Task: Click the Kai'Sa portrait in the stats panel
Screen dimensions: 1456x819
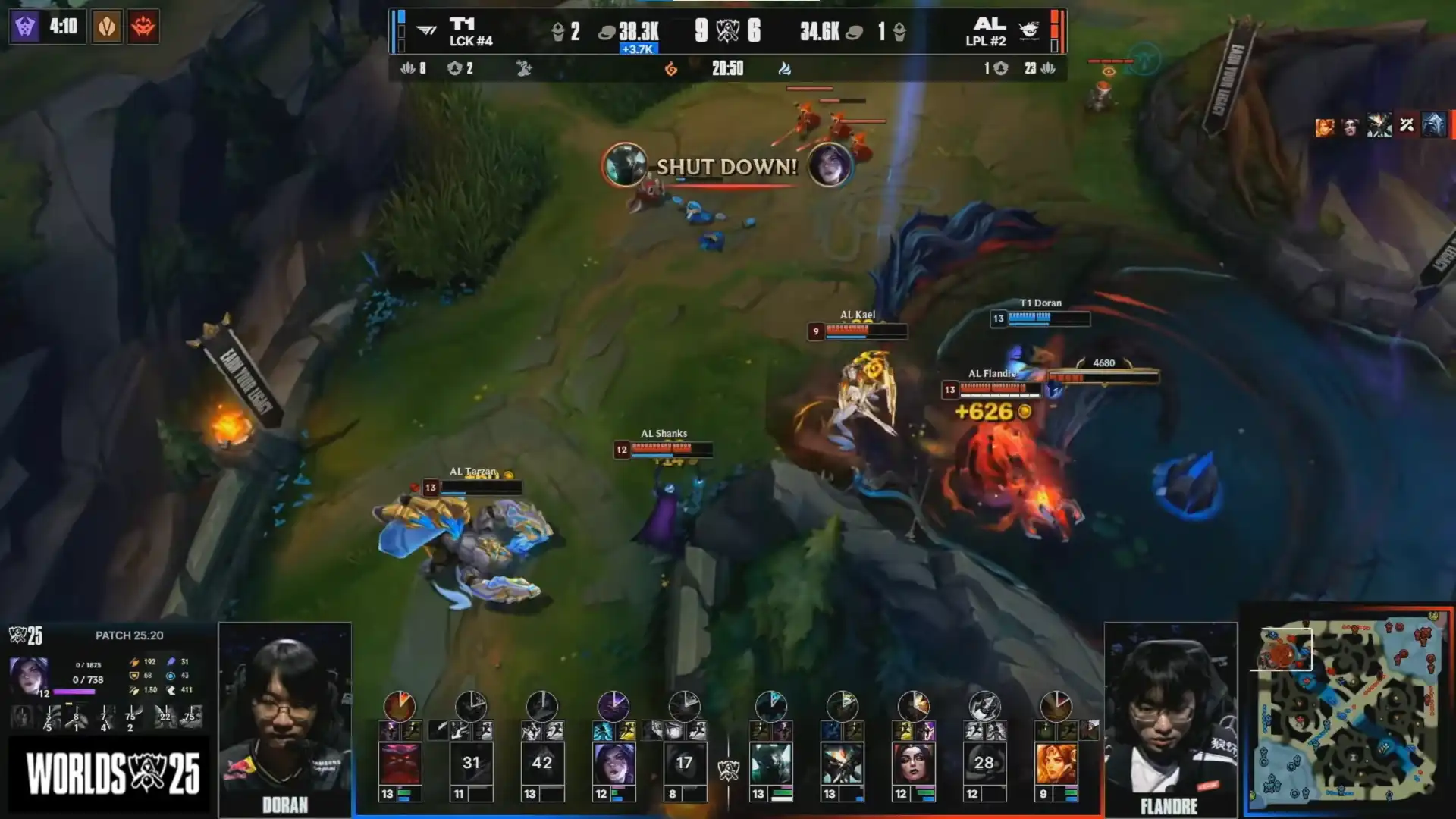Action: 29,676
